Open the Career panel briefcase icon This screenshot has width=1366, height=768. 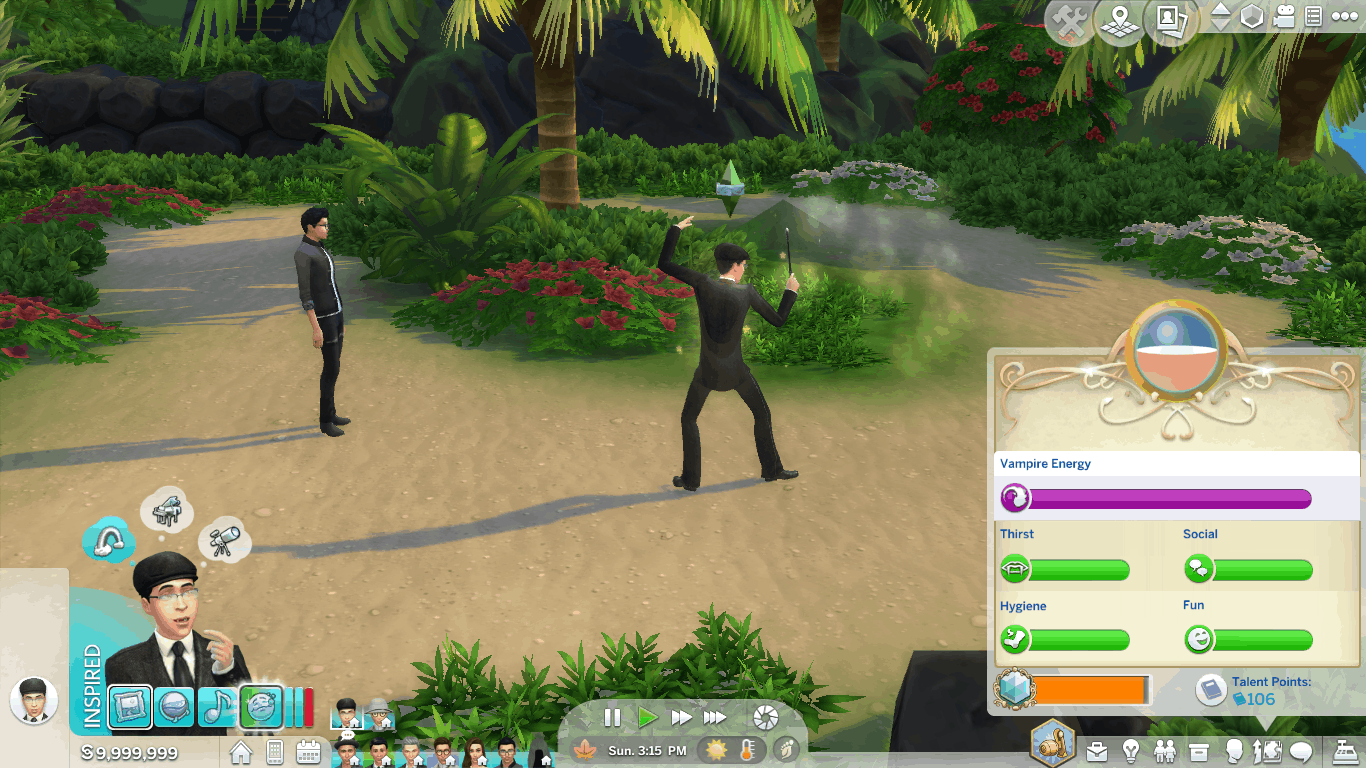[x=1097, y=750]
